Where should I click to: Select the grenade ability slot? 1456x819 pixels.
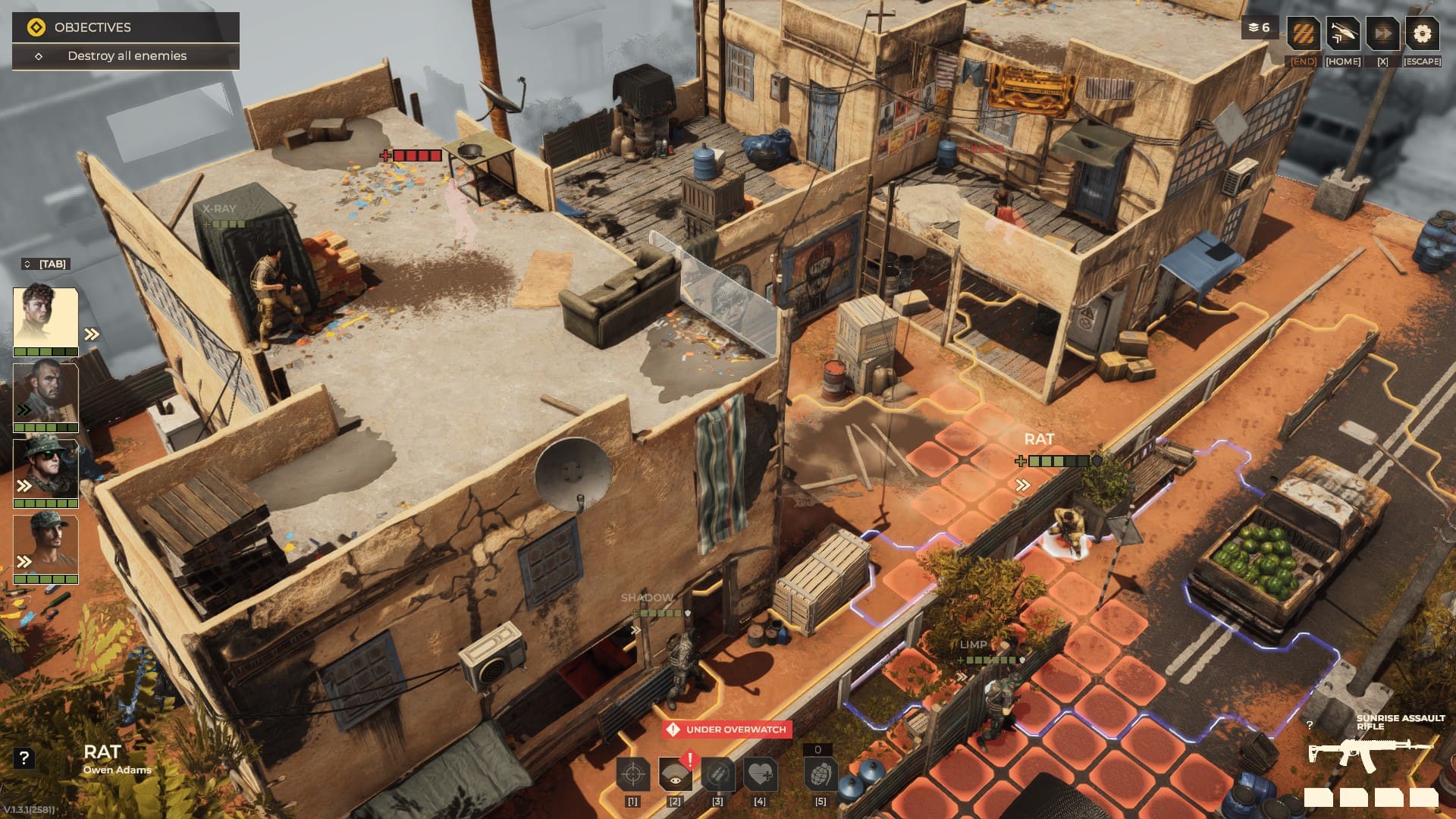coord(820,775)
